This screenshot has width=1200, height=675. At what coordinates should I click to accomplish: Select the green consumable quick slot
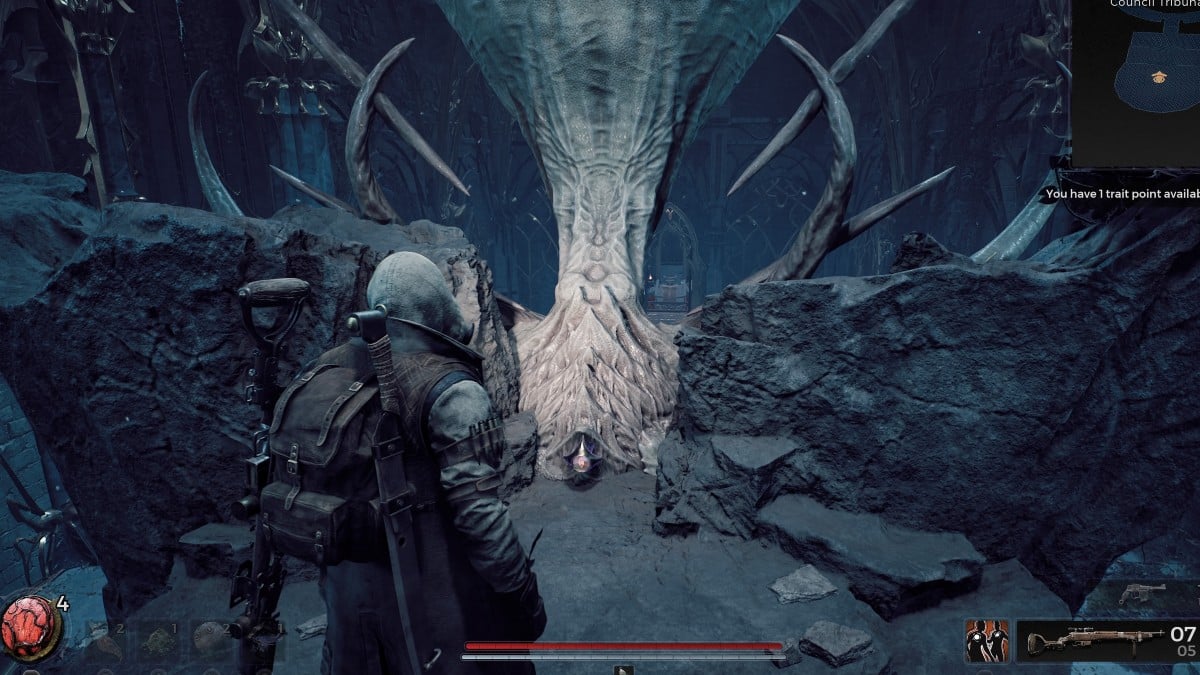[160, 638]
